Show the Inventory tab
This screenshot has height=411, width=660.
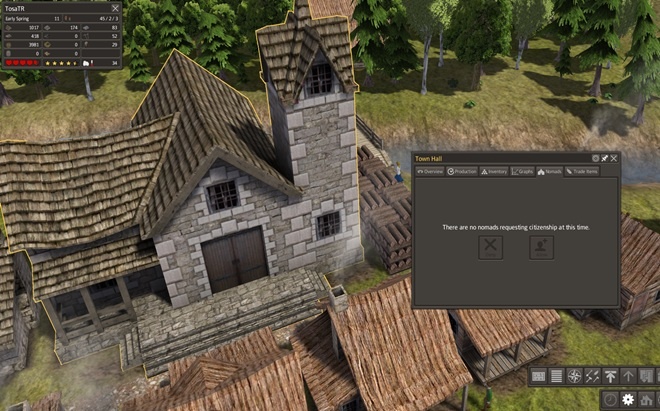point(494,172)
